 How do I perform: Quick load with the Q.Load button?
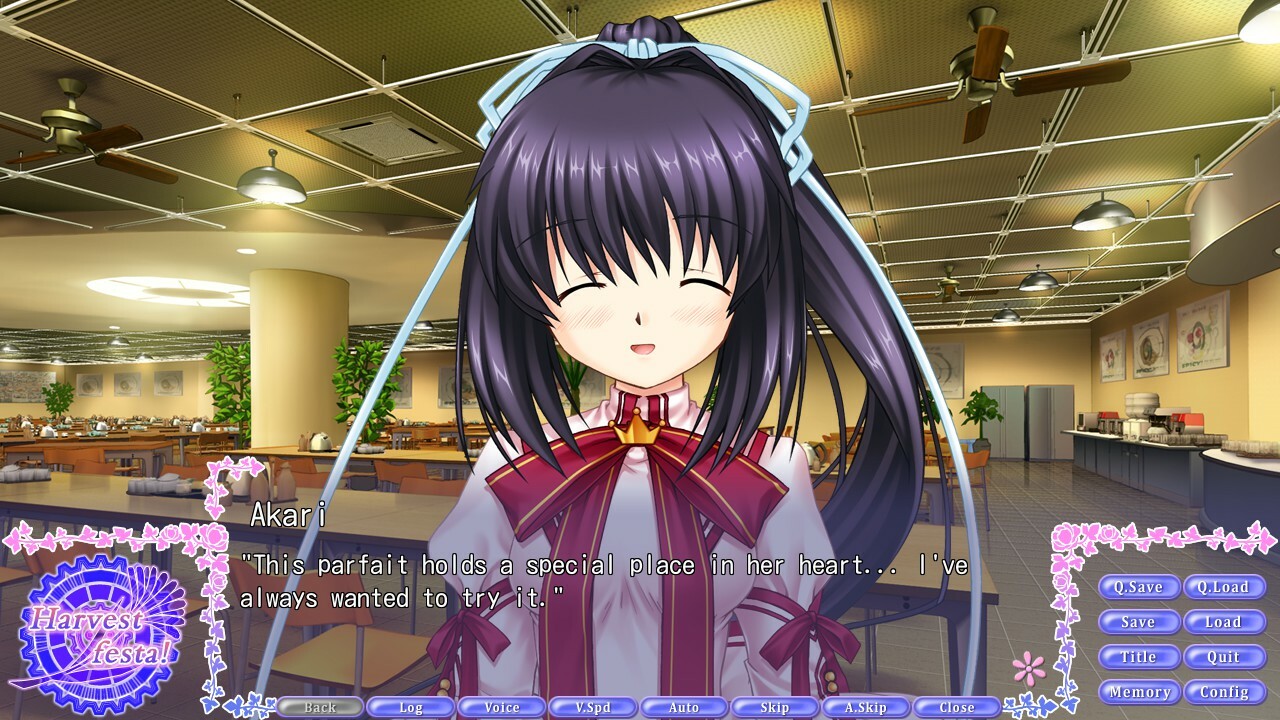1224,587
